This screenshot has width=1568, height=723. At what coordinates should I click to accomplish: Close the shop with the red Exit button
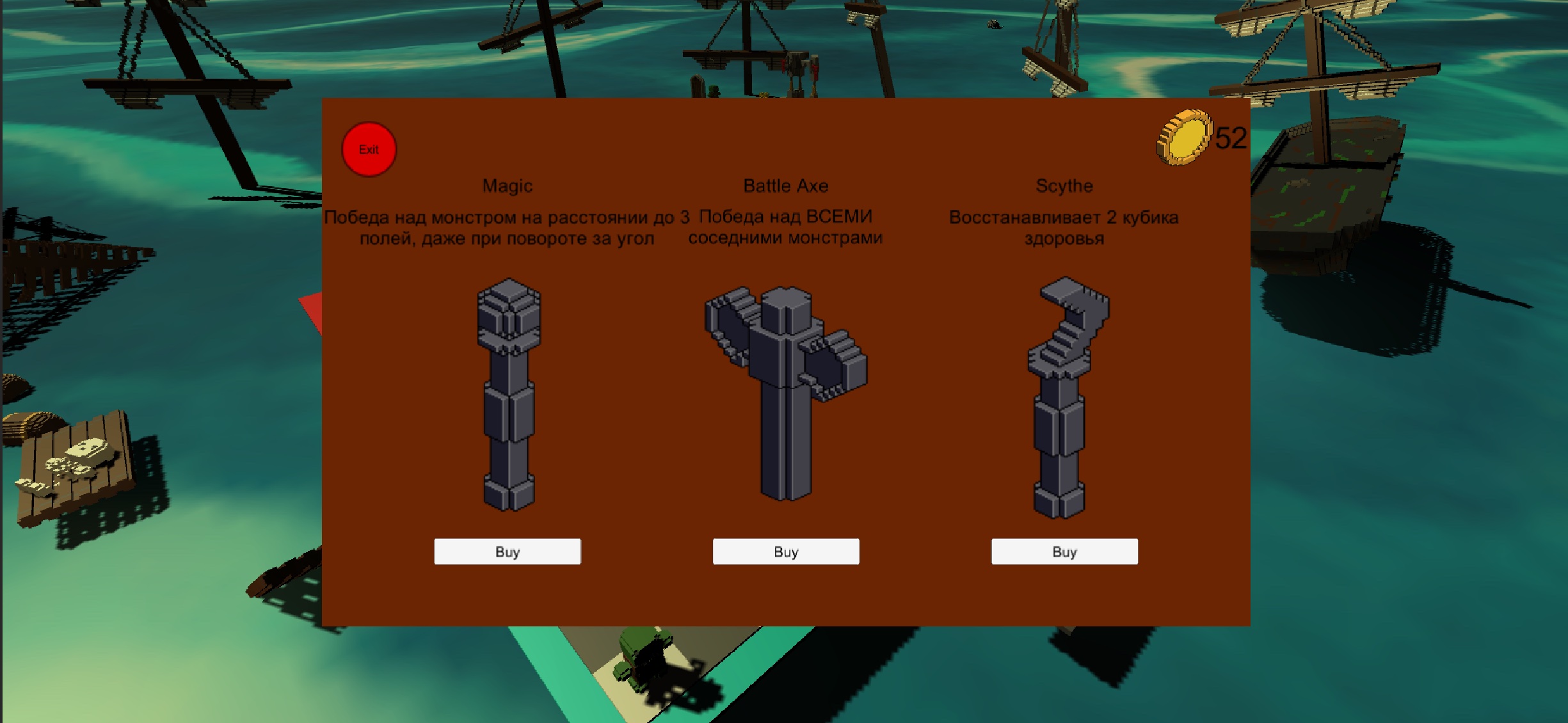point(369,150)
